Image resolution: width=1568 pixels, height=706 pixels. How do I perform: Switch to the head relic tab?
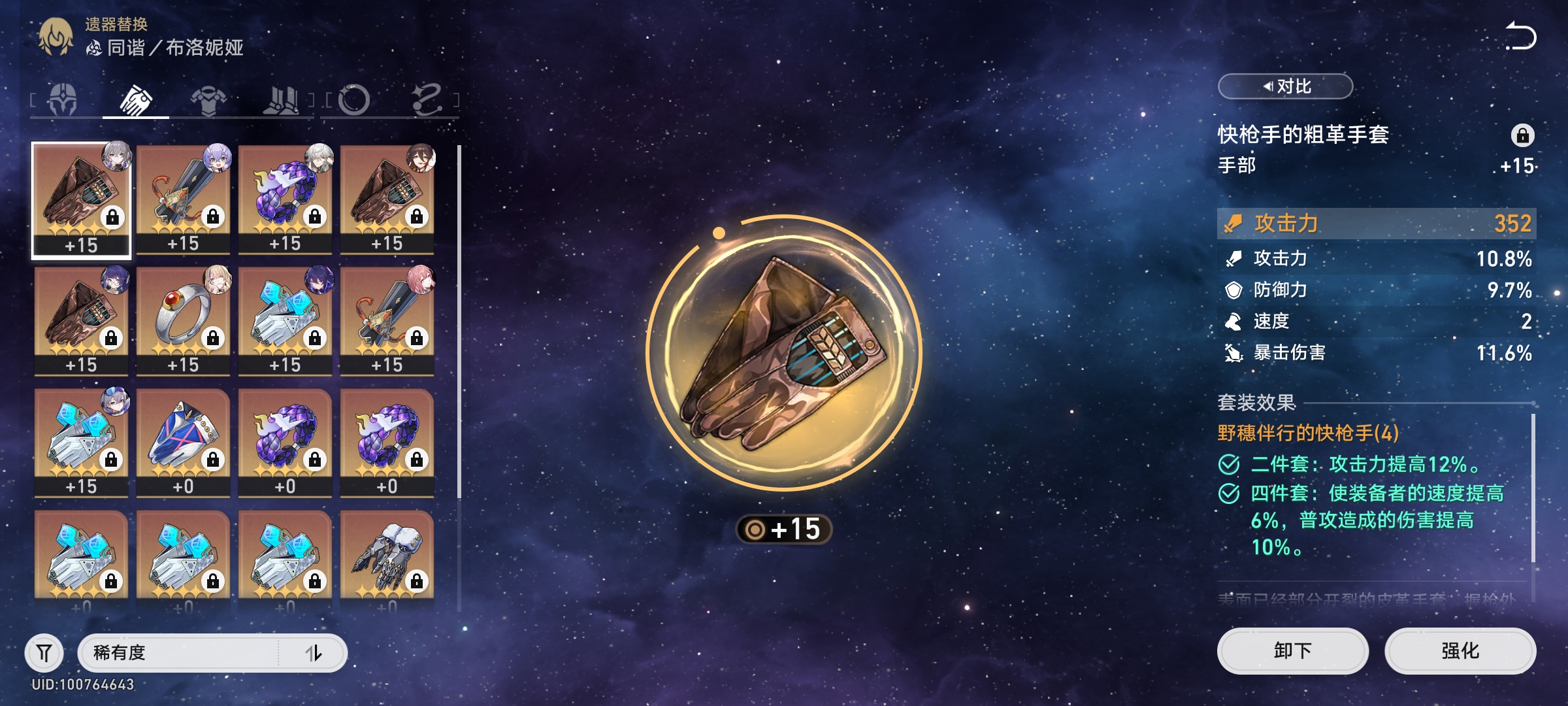63,100
